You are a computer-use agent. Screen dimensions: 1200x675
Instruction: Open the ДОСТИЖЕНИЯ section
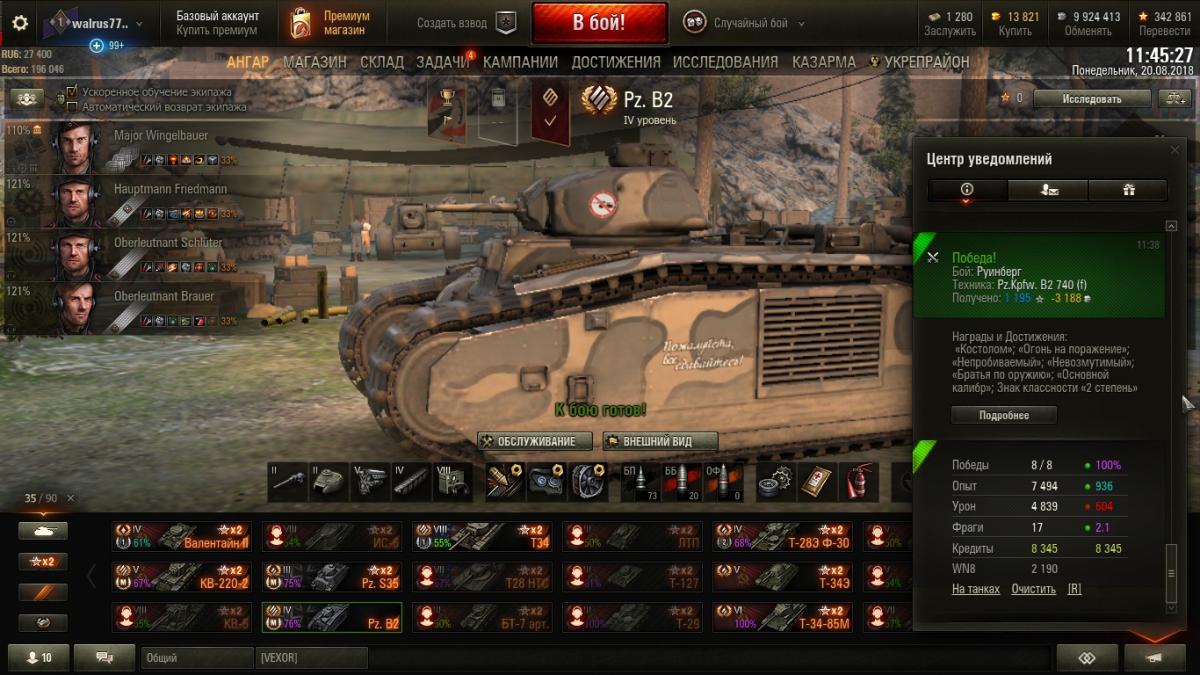click(x=616, y=62)
